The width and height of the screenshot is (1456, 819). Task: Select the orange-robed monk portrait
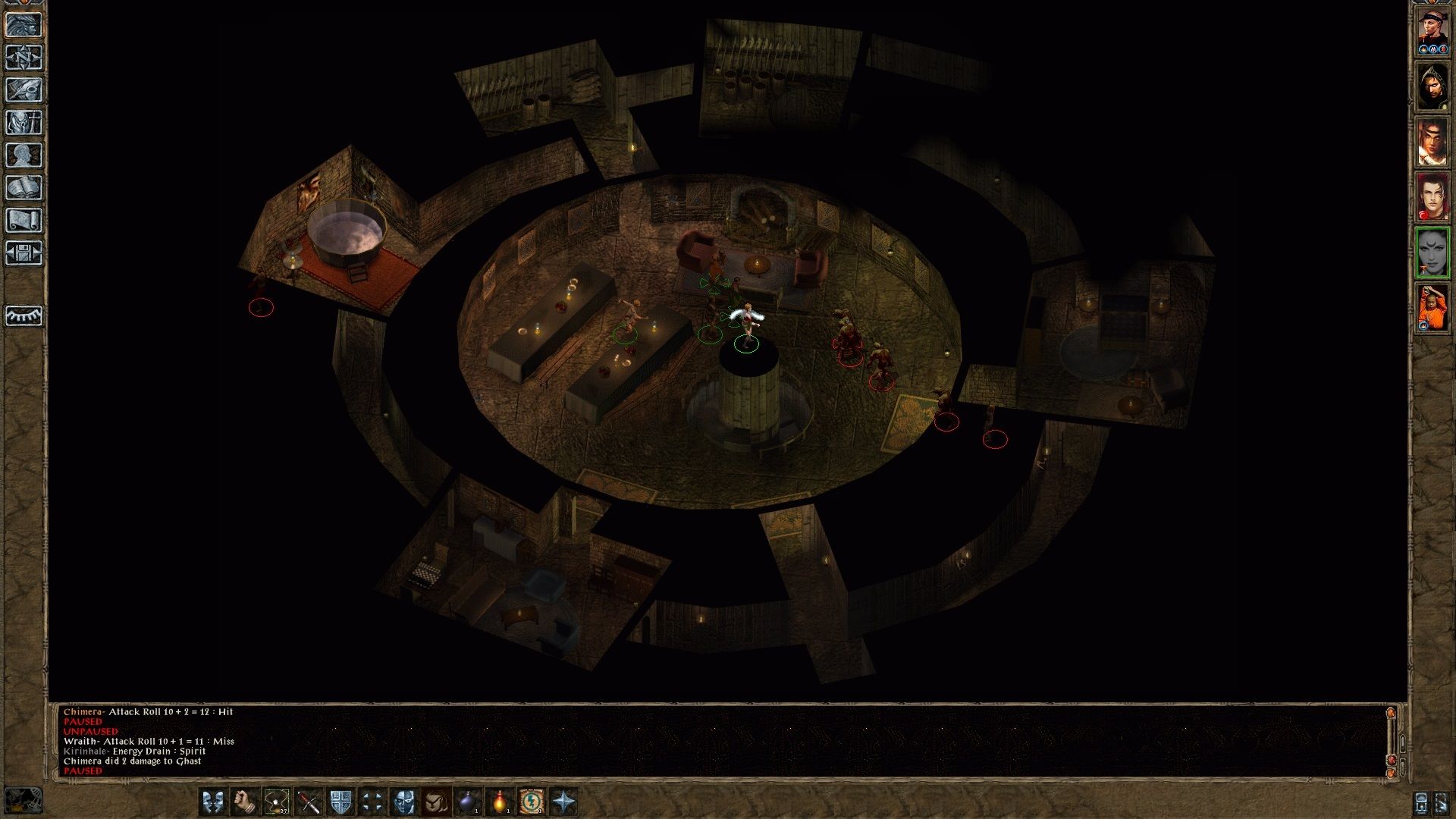[1432, 307]
